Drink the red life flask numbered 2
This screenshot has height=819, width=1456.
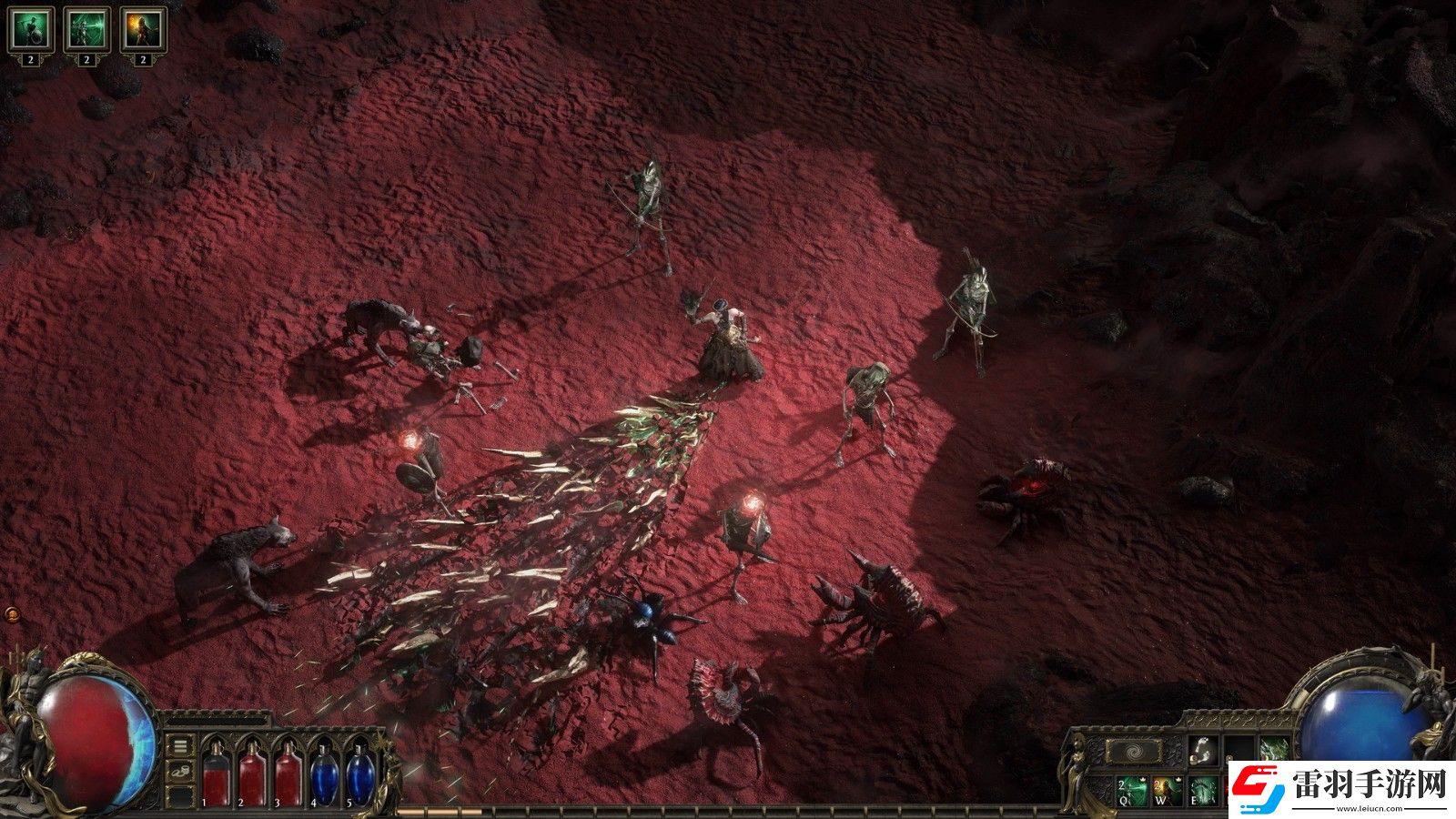click(x=251, y=774)
